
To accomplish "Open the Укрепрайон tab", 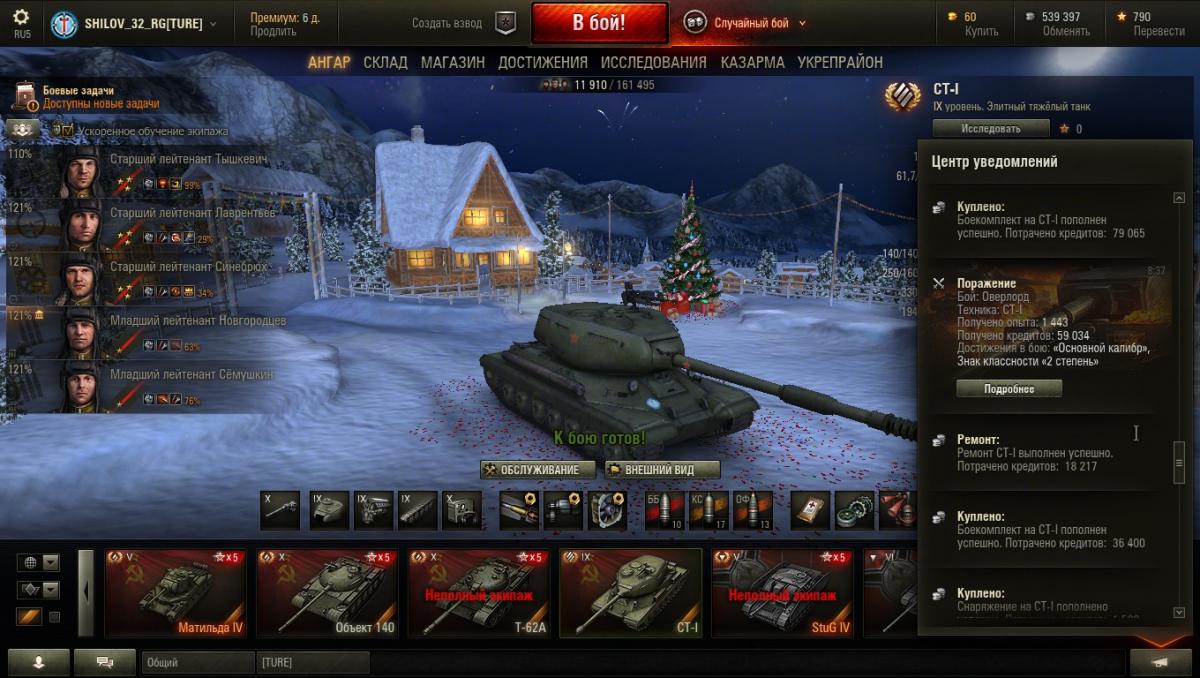I will (839, 62).
